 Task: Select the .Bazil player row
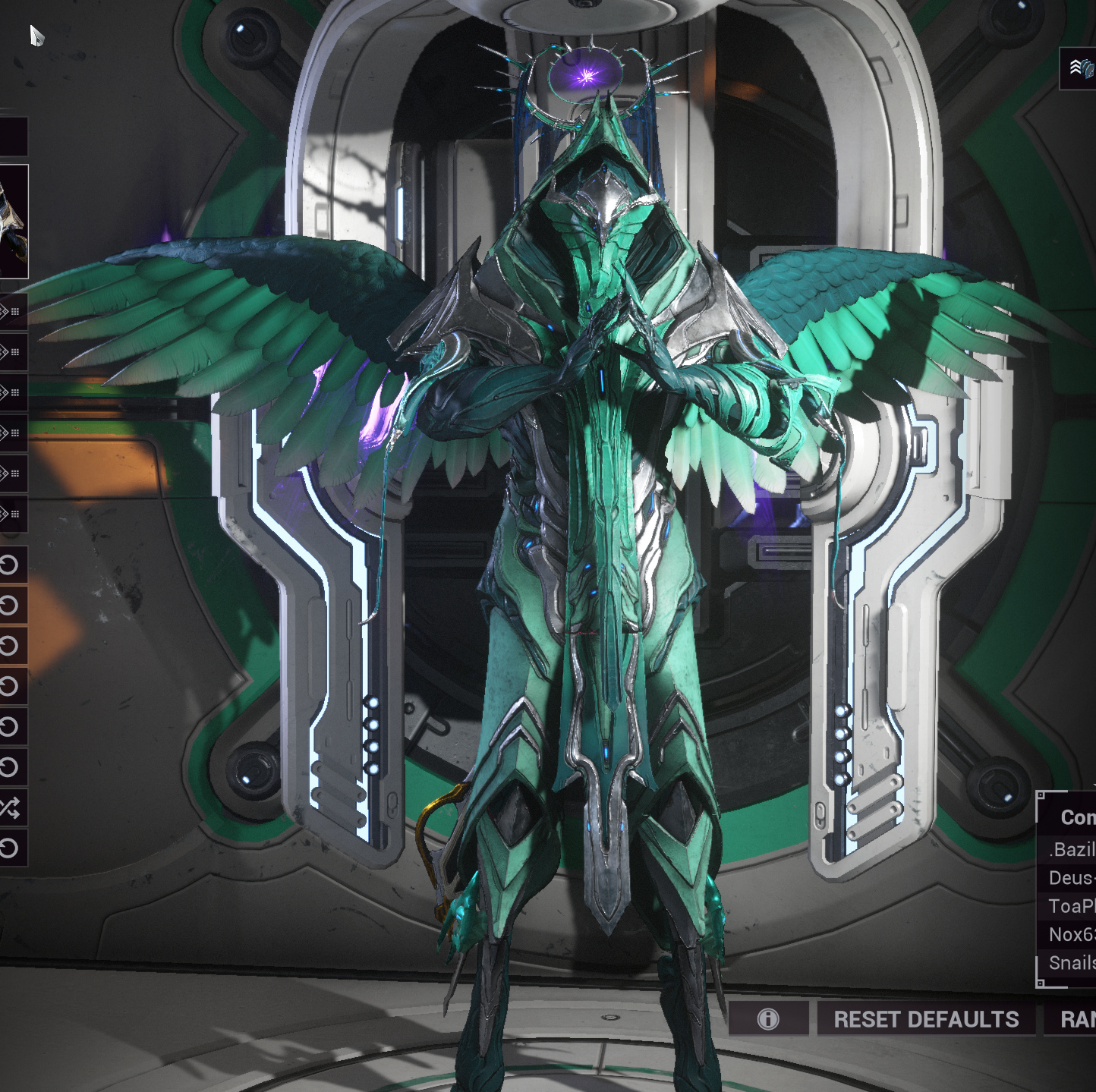click(1070, 849)
